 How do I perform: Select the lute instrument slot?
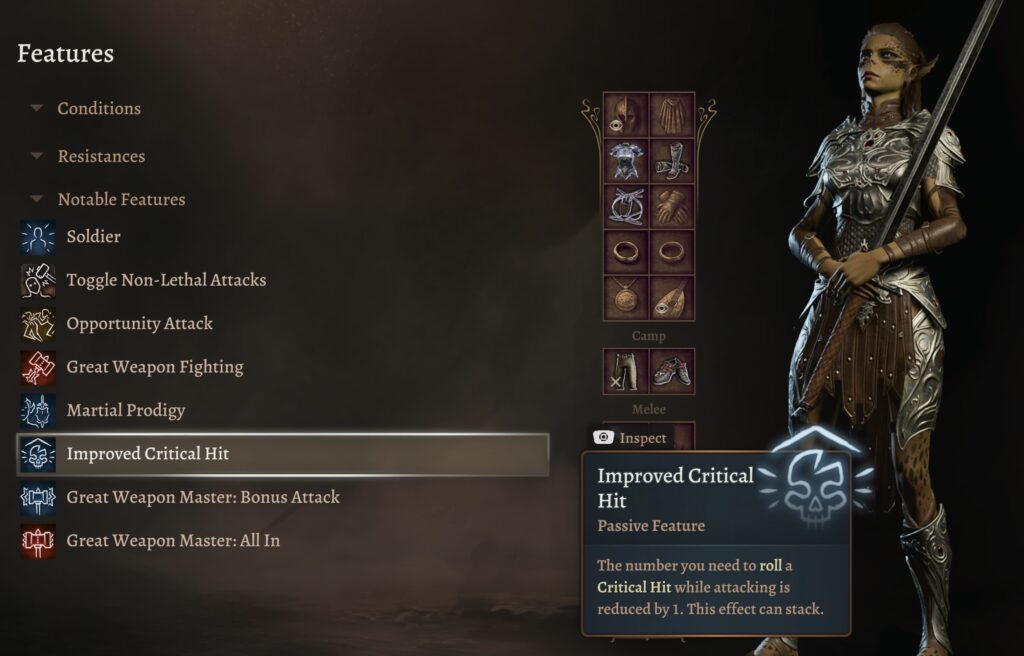[x=673, y=298]
